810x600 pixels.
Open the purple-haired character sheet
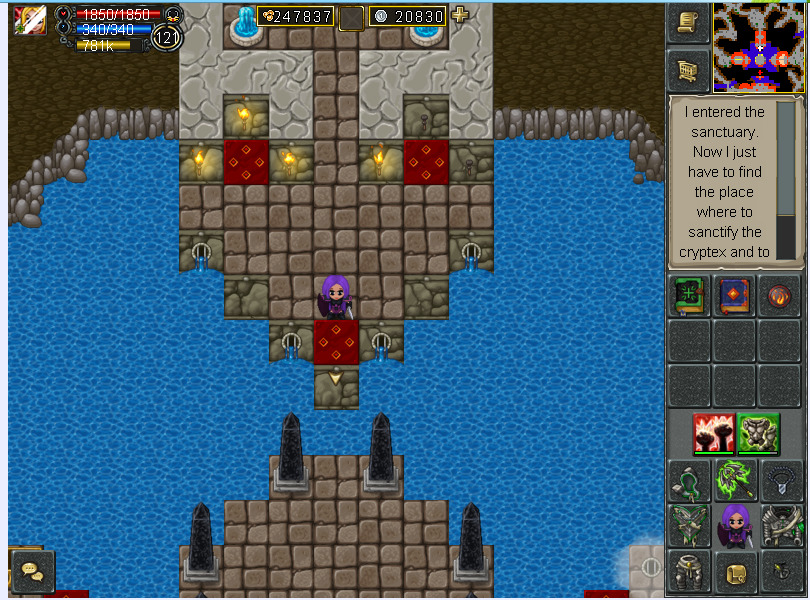[735, 526]
